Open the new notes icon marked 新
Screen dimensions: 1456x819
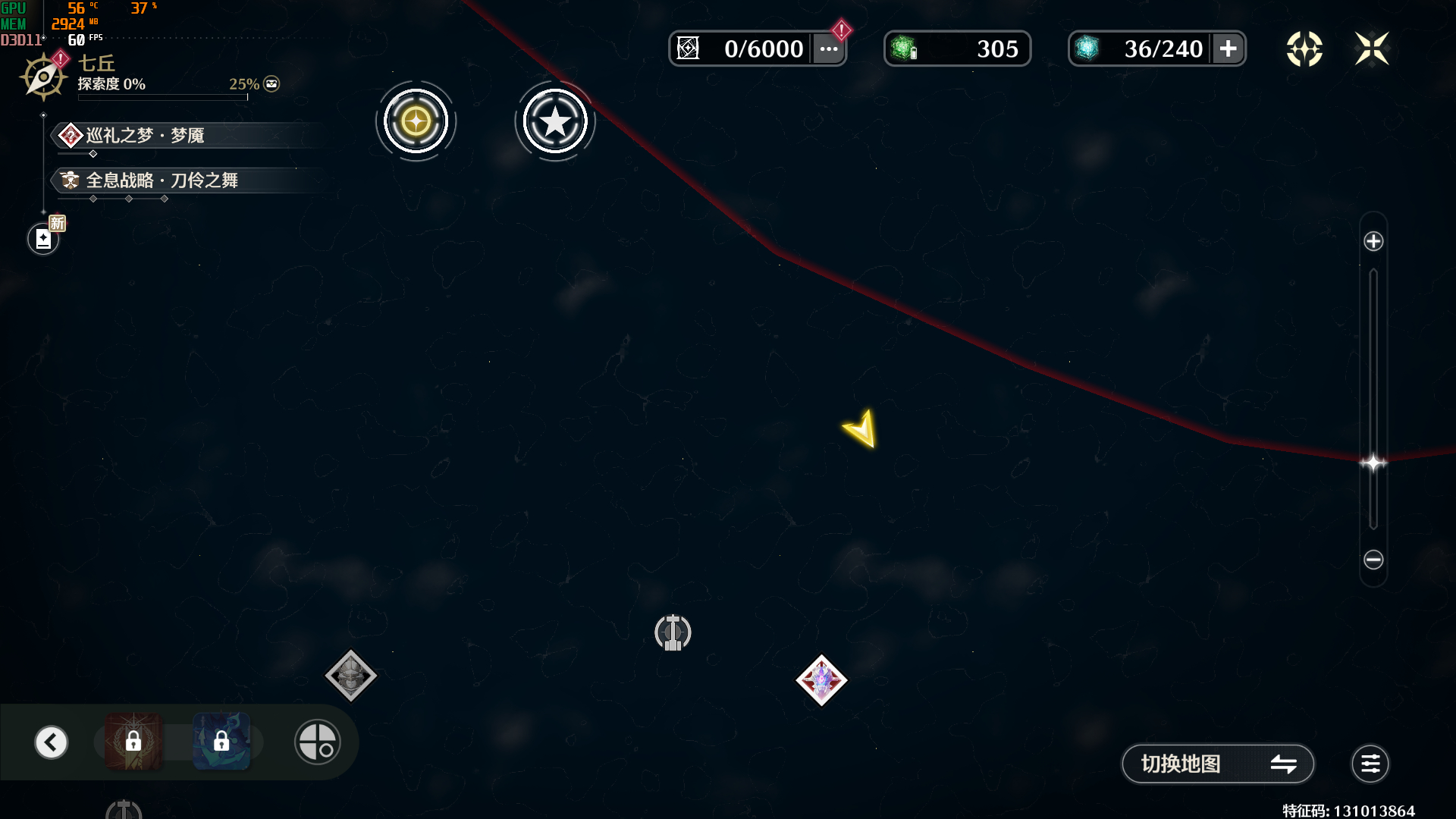[44, 239]
